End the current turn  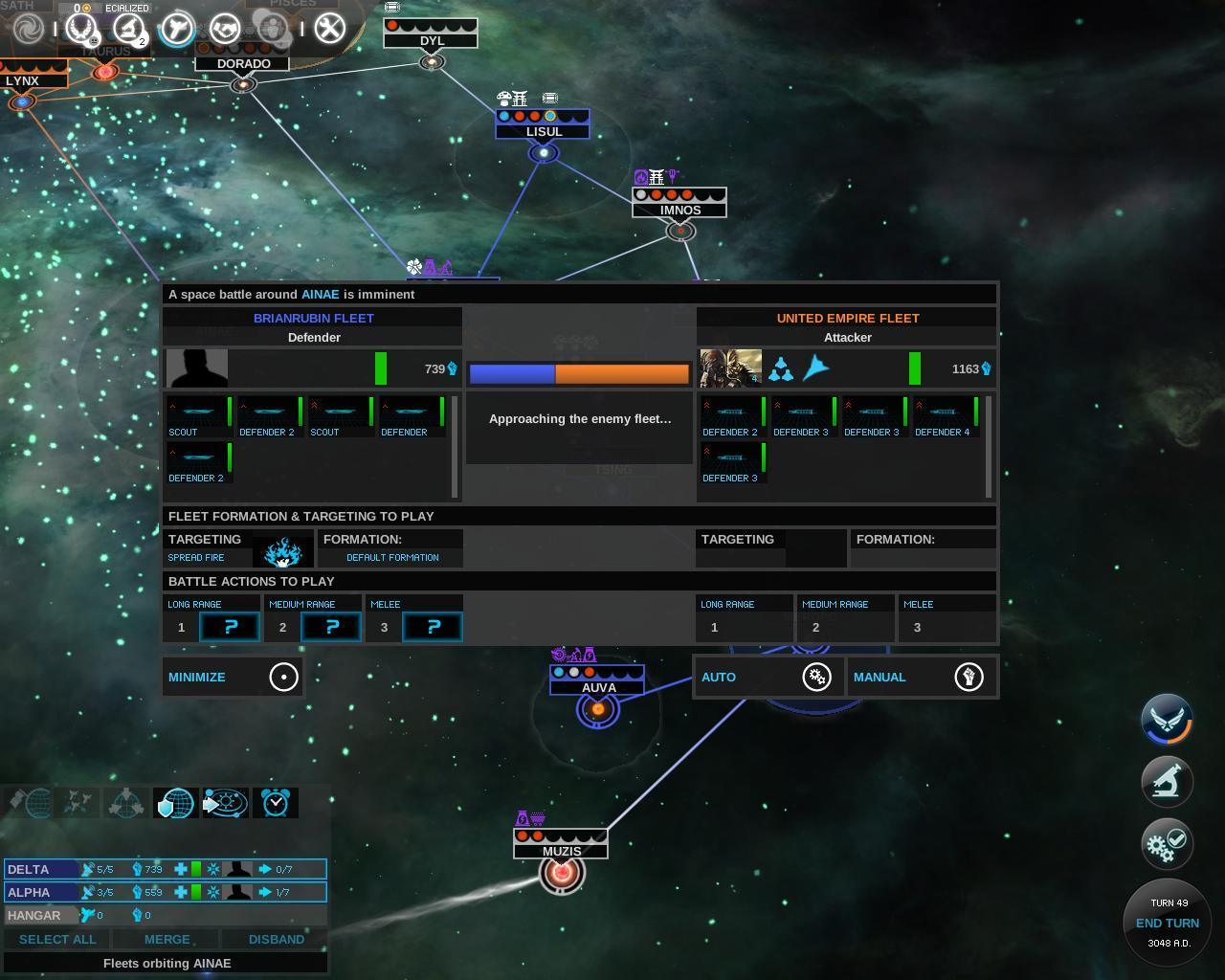[1167, 923]
